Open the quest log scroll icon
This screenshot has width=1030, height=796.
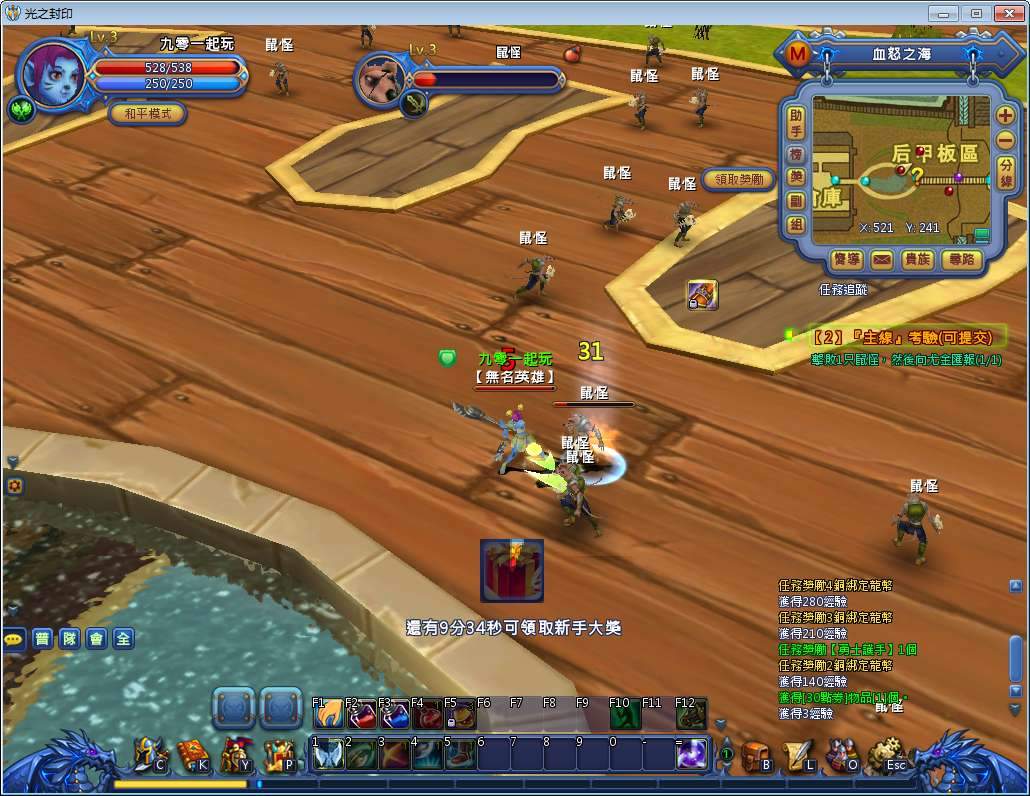(798, 755)
